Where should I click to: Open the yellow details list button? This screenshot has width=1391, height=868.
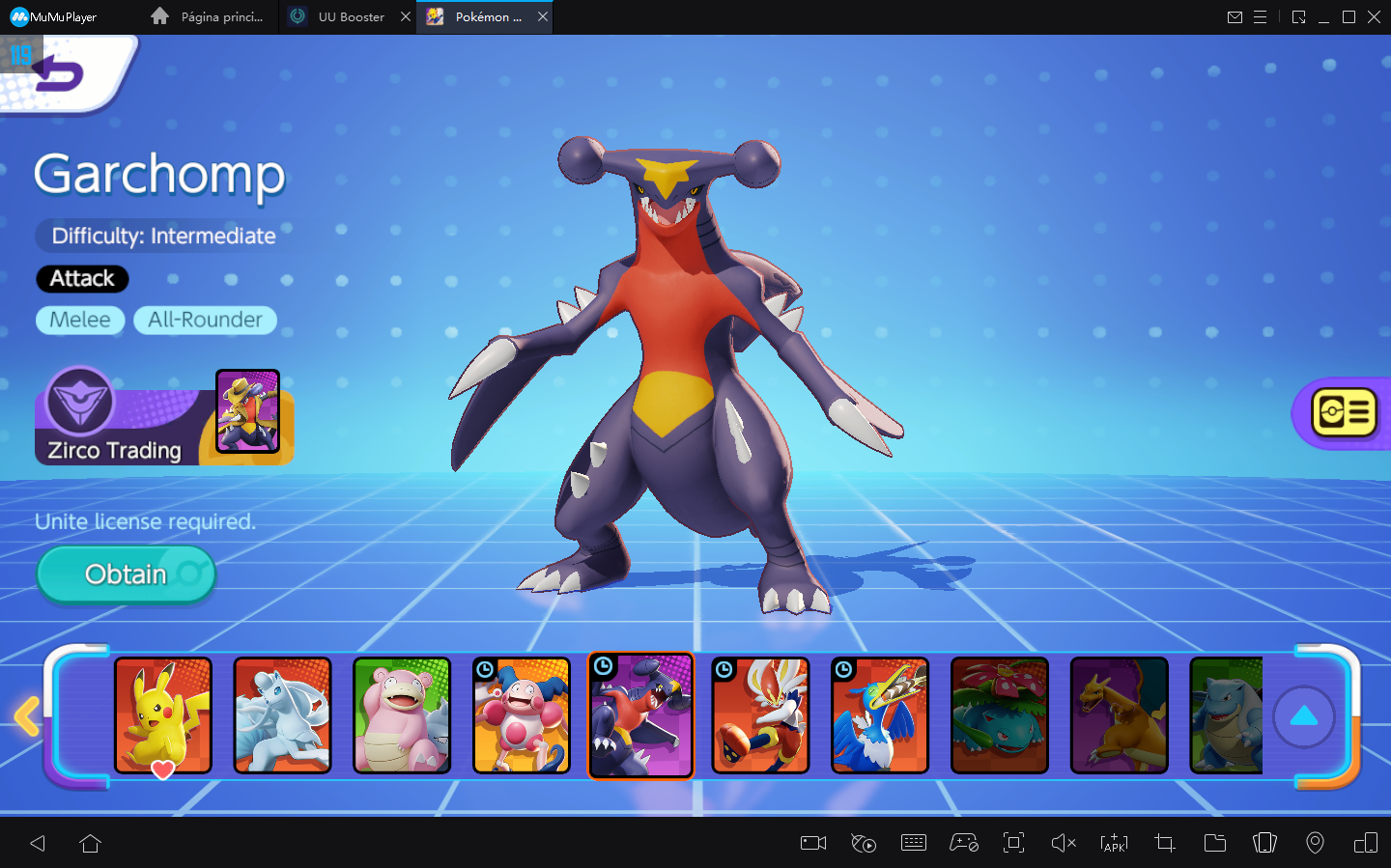tap(1344, 413)
